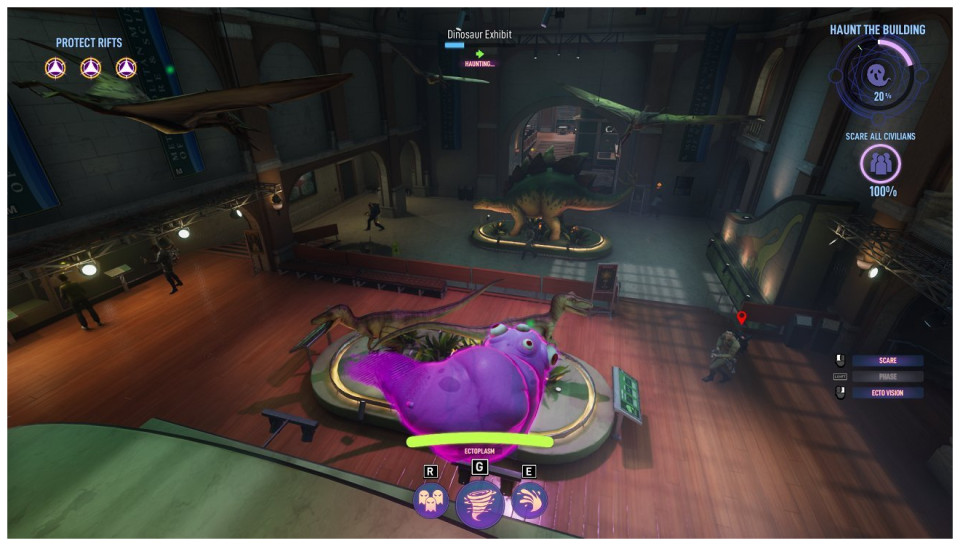Click the Dinosaur Exhibit haunting indicator

tap(479, 63)
